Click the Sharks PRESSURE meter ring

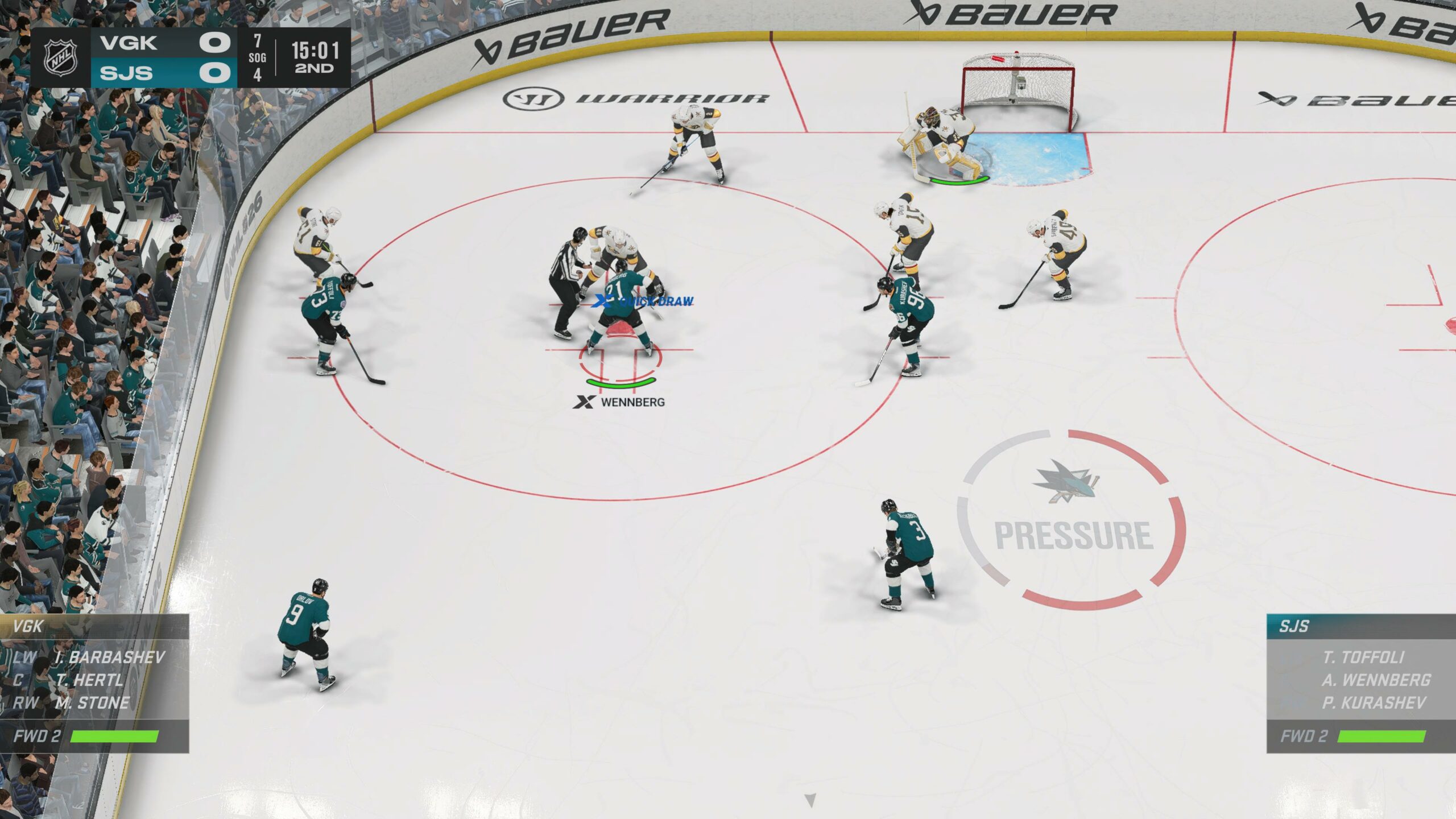(x=1073, y=519)
